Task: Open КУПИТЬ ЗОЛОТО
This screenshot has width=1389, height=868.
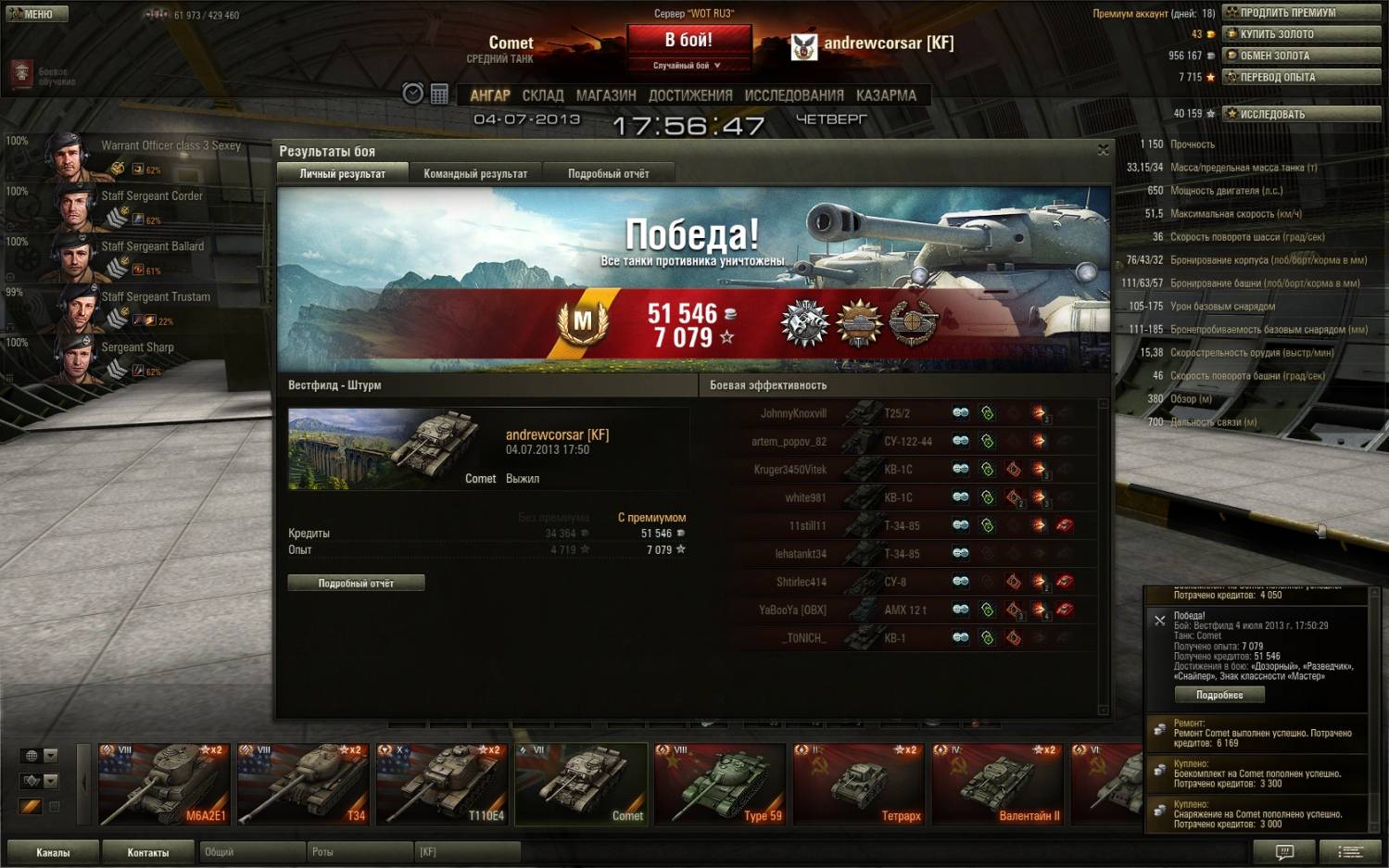Action: (x=1301, y=34)
